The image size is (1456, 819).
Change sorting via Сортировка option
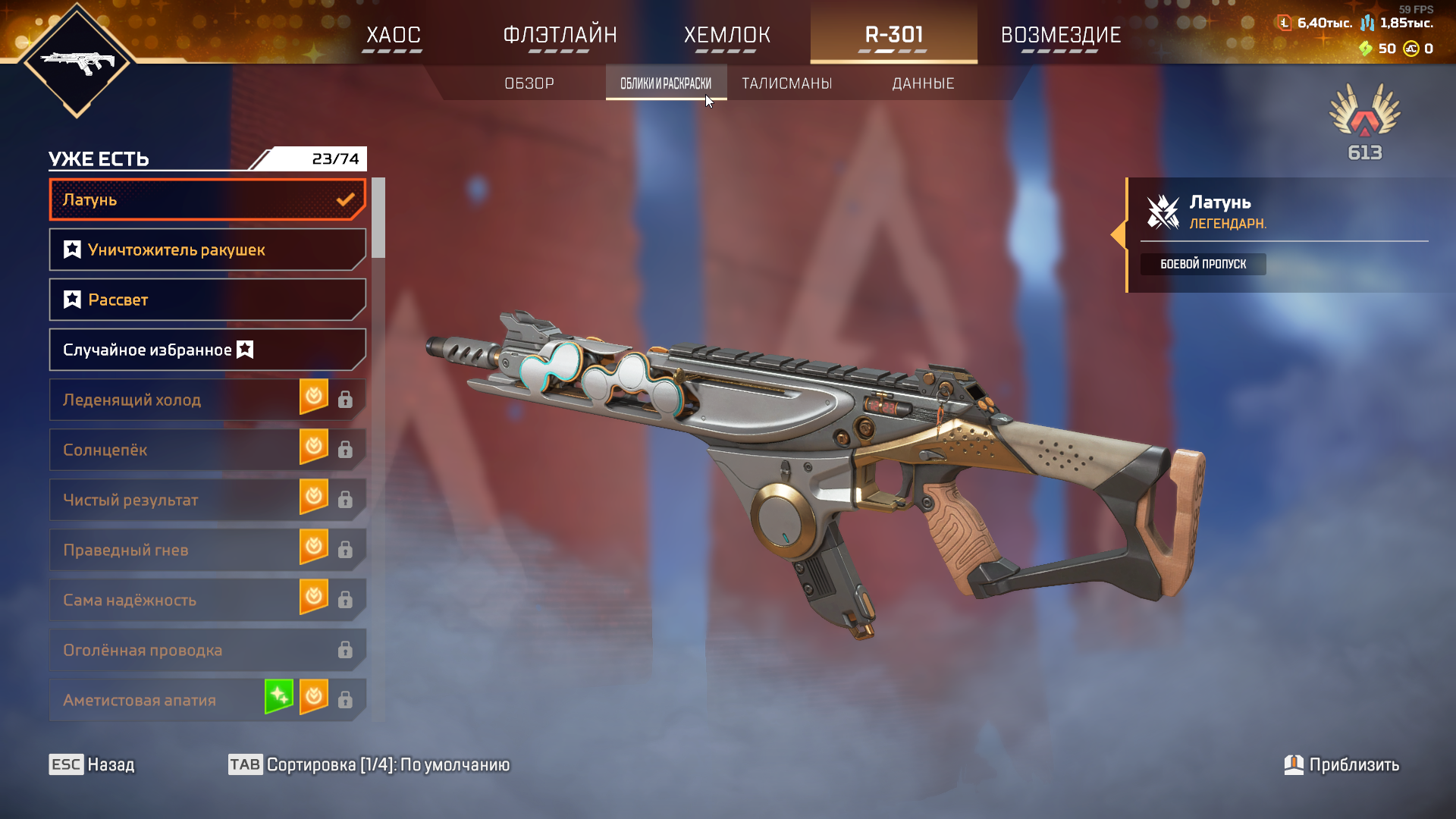coord(370,764)
